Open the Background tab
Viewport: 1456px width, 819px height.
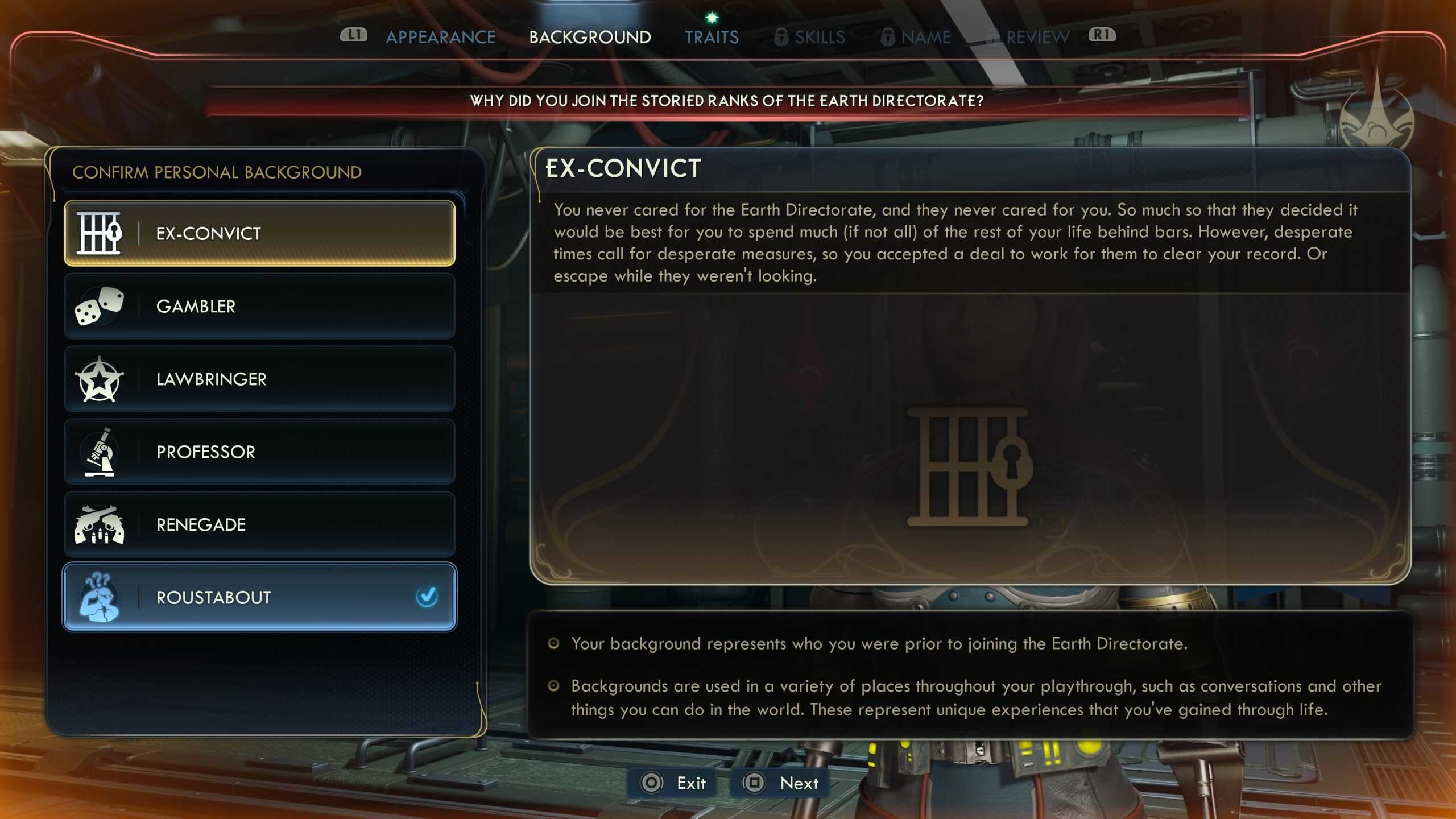(x=590, y=38)
